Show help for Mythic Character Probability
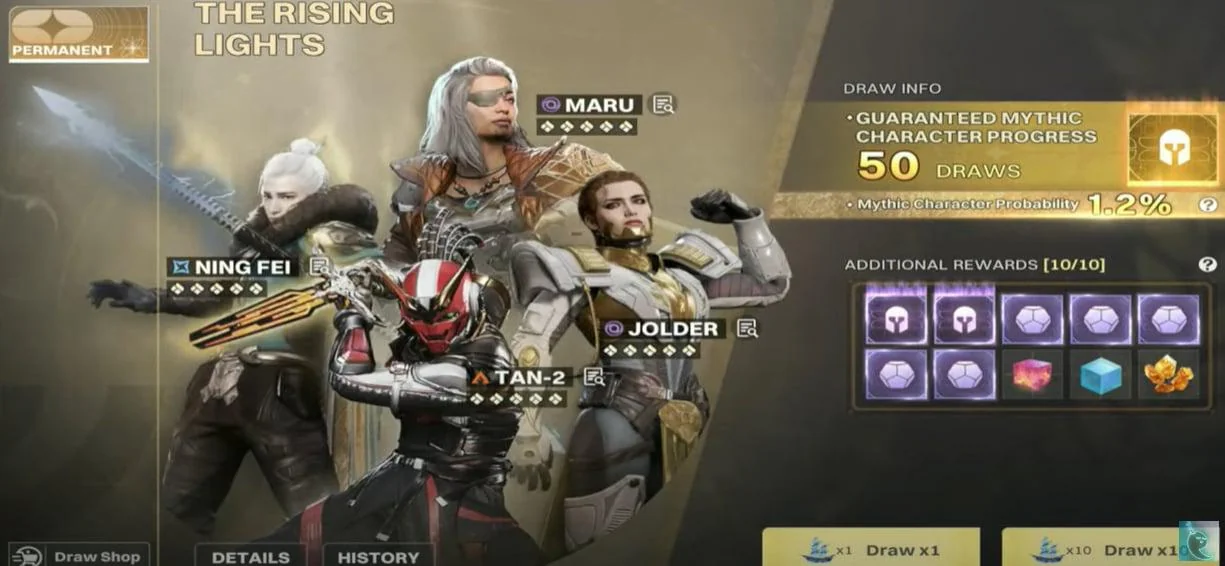The image size is (1225, 566). click(1208, 205)
